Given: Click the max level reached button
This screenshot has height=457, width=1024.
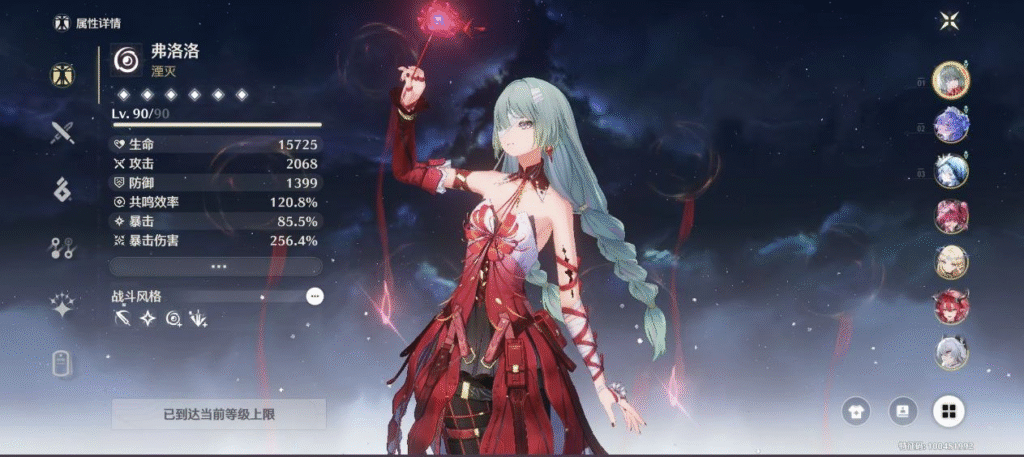Looking at the screenshot, I should click(218, 414).
